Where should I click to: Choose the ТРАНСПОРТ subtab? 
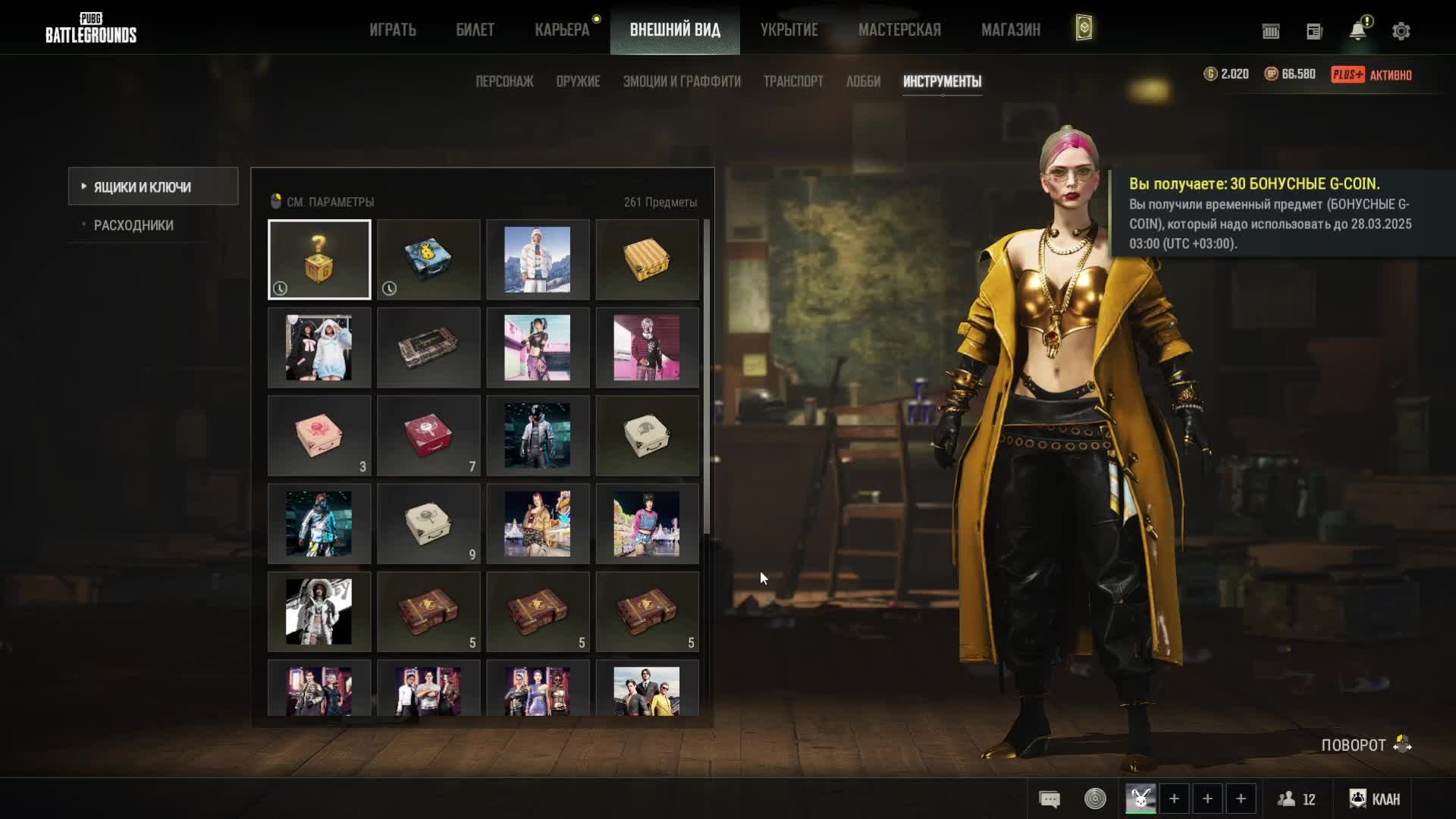[x=793, y=81]
